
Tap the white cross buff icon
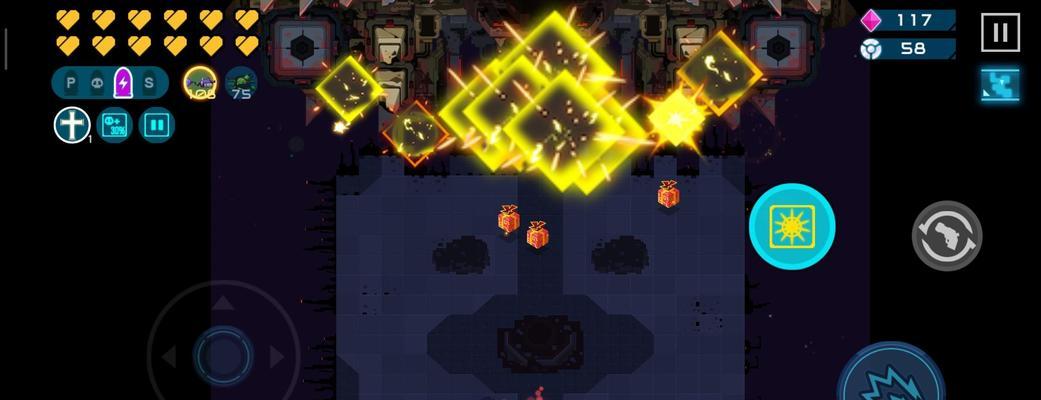72,126
